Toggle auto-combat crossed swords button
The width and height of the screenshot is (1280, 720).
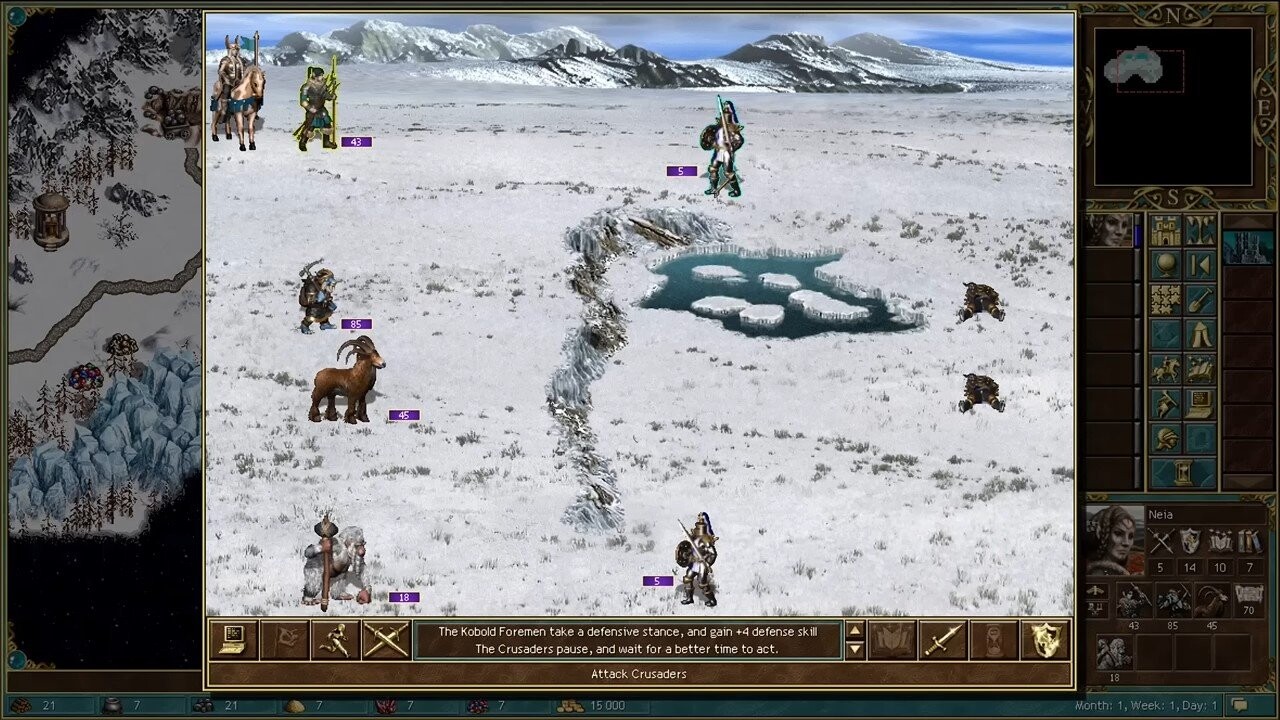click(386, 640)
